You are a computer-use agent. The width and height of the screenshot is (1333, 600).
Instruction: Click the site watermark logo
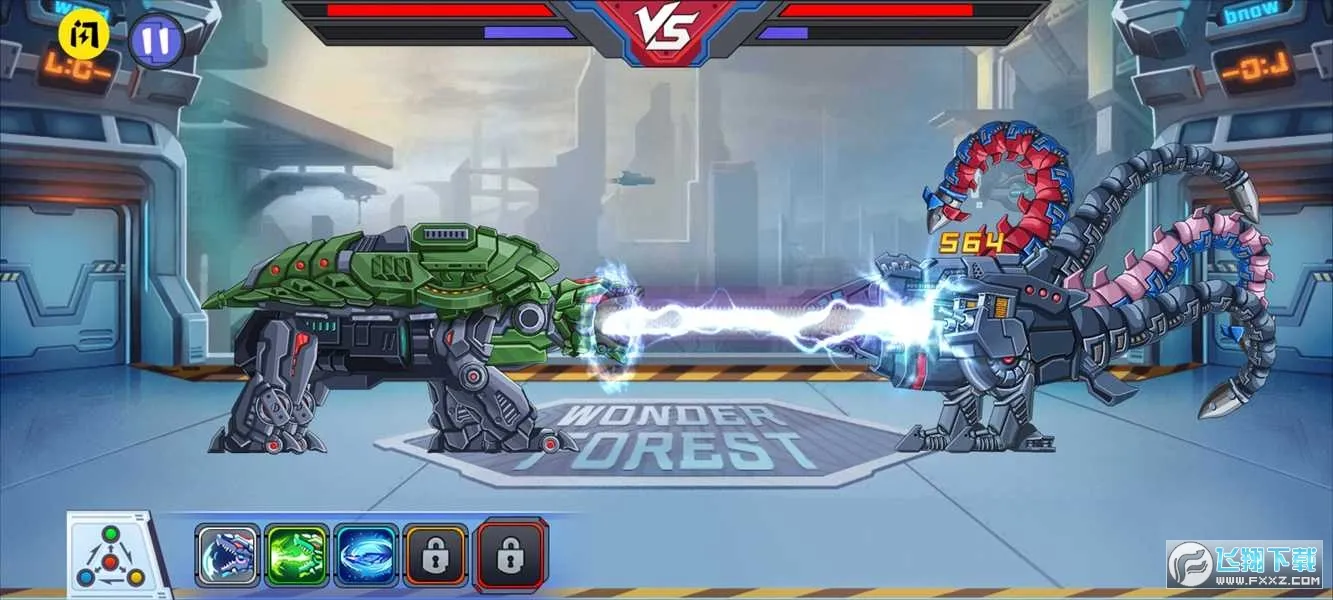coord(1244,564)
